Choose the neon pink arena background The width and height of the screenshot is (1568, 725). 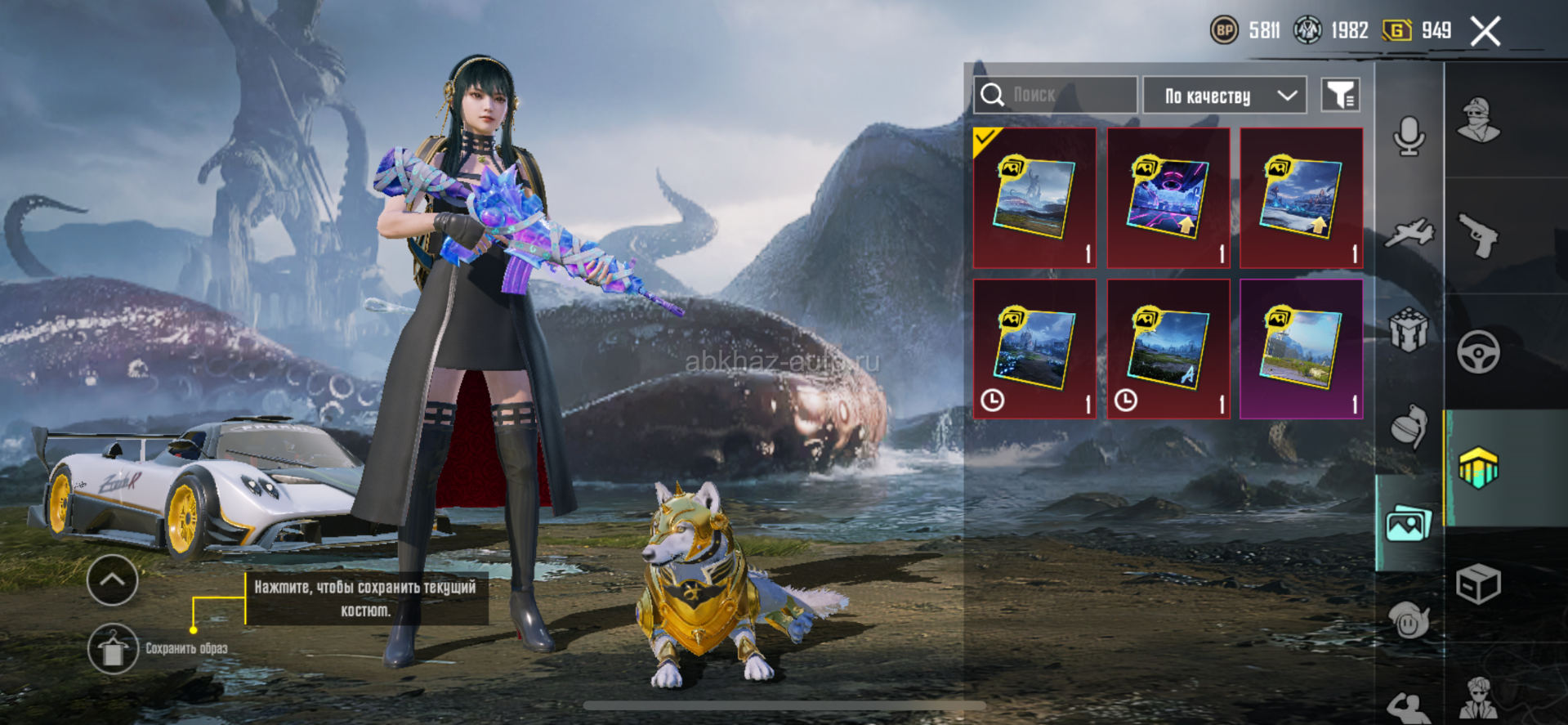pyautogui.click(x=1168, y=198)
